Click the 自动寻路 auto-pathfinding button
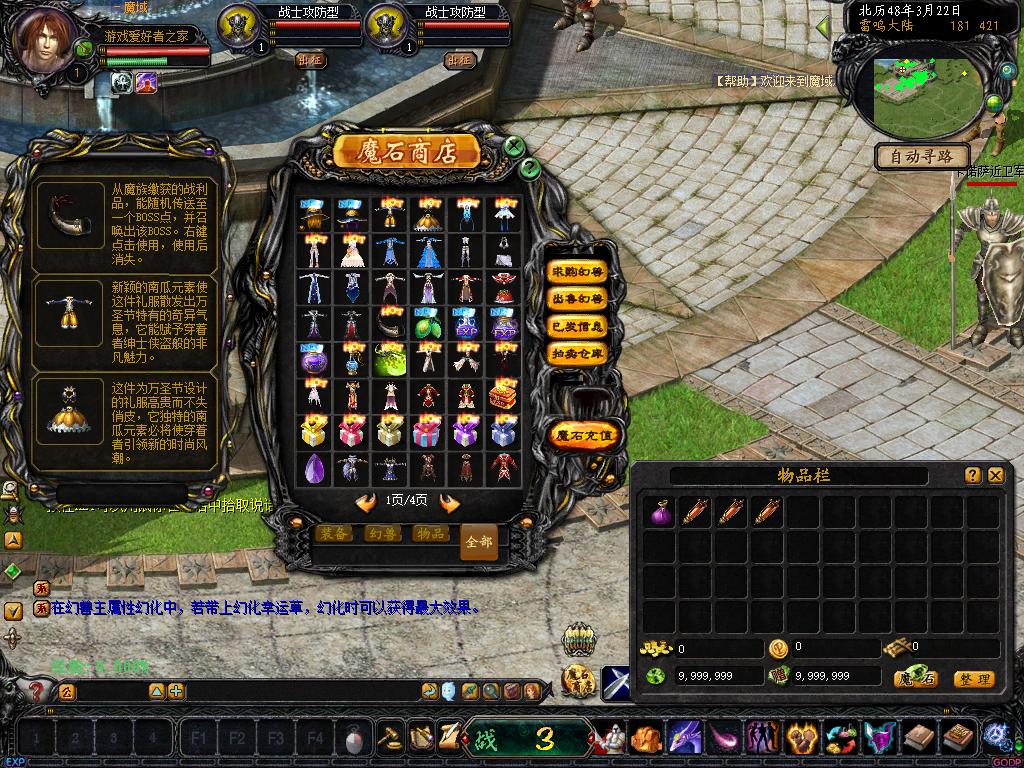This screenshot has width=1024, height=768. [x=922, y=156]
